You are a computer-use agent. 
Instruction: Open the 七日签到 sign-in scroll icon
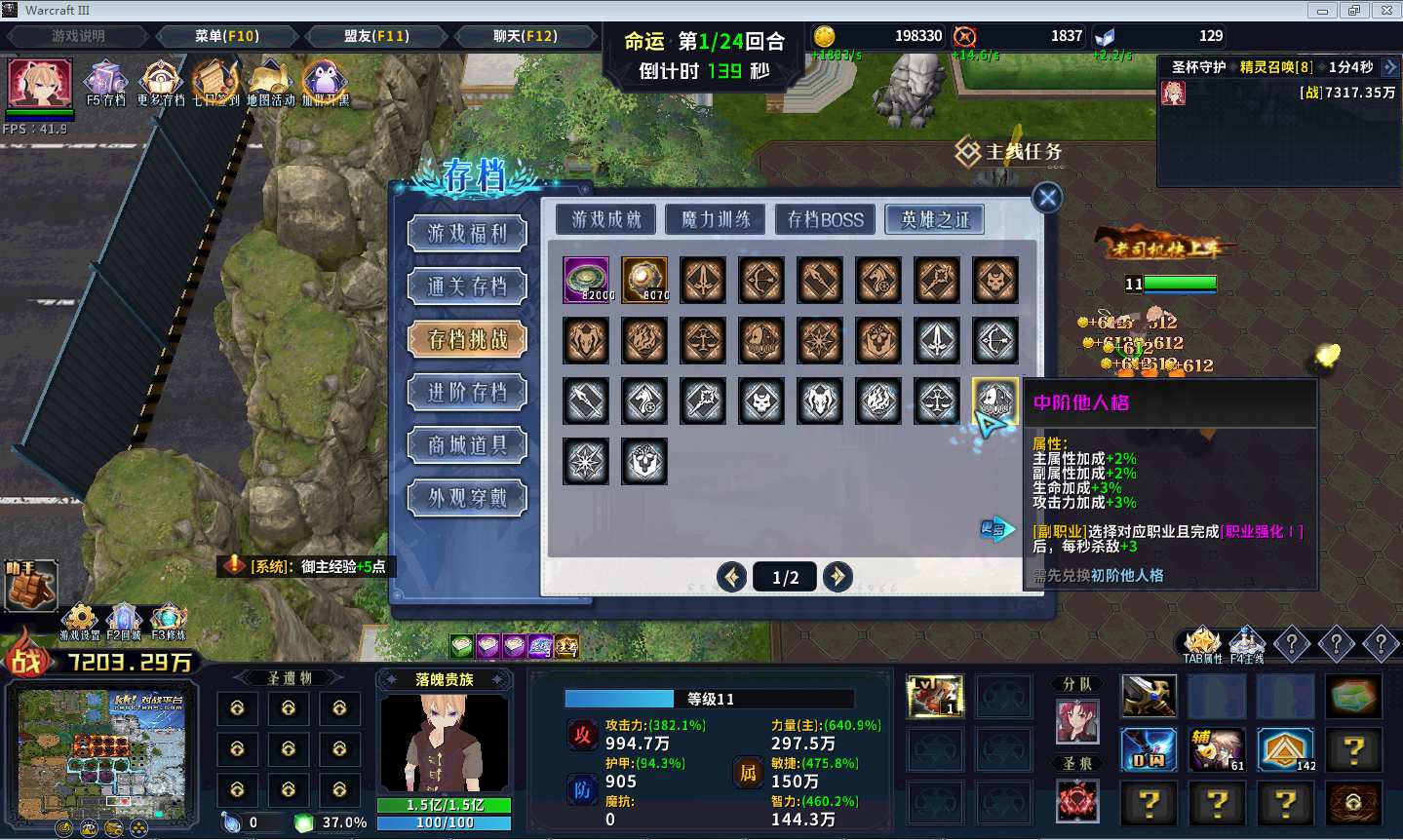215,80
